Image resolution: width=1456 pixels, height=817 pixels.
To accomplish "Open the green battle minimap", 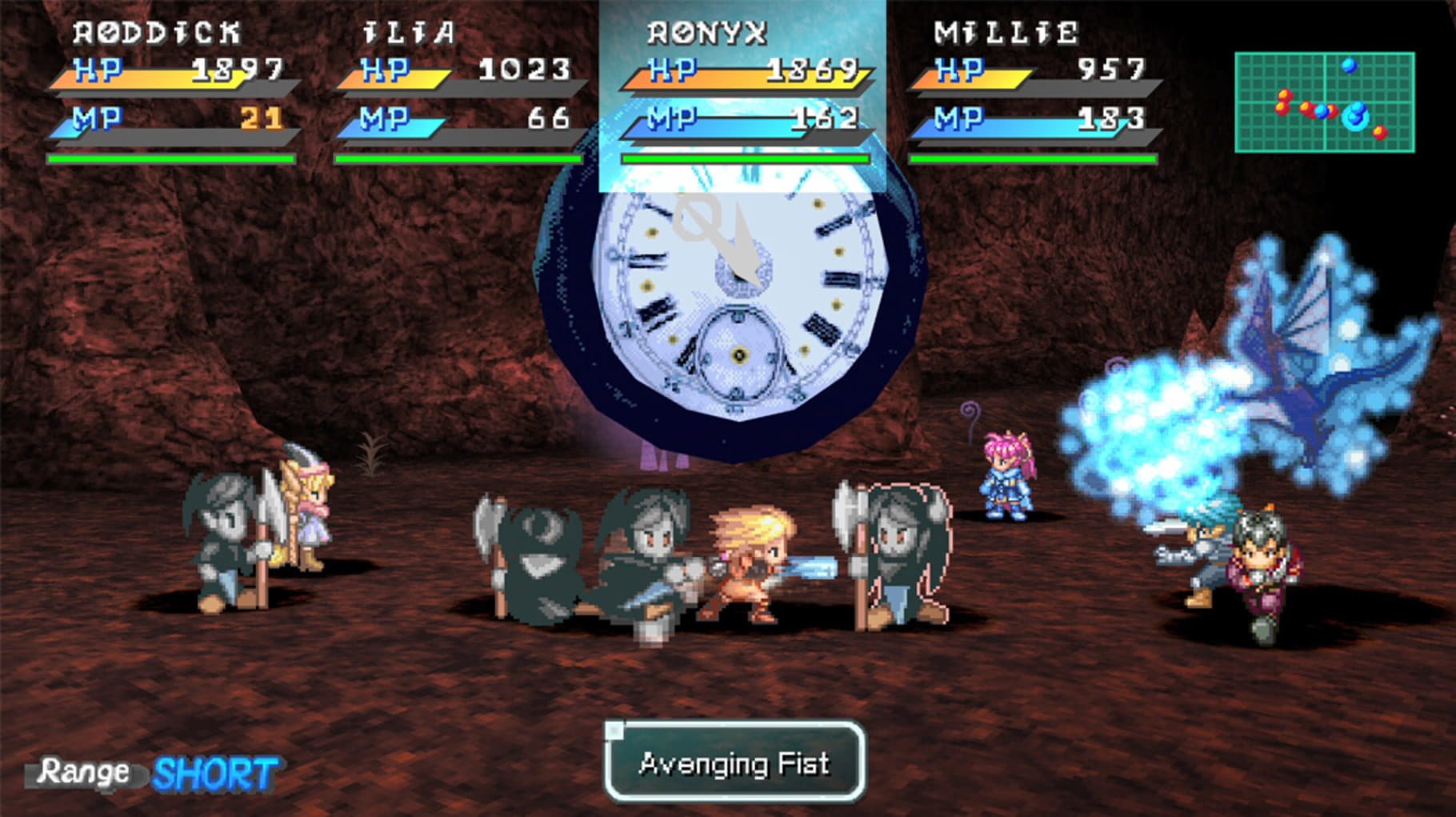I will click(x=1324, y=102).
